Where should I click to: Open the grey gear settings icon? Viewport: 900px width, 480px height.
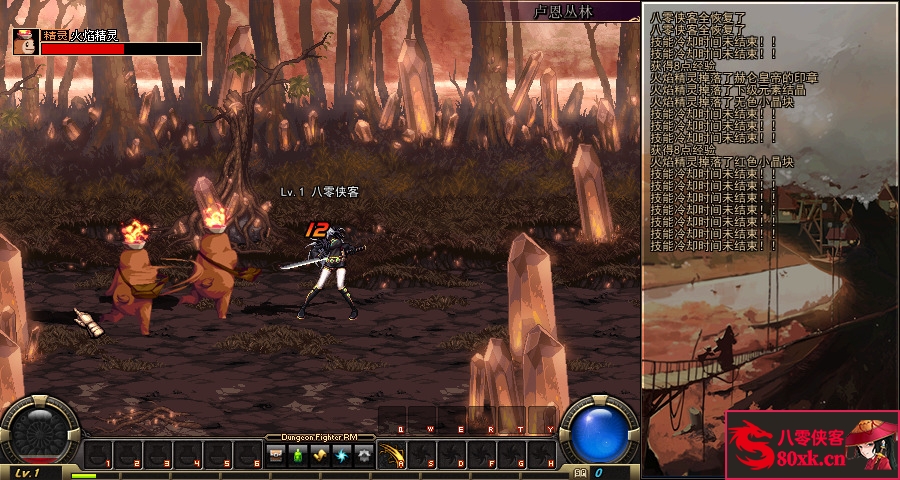click(362, 455)
